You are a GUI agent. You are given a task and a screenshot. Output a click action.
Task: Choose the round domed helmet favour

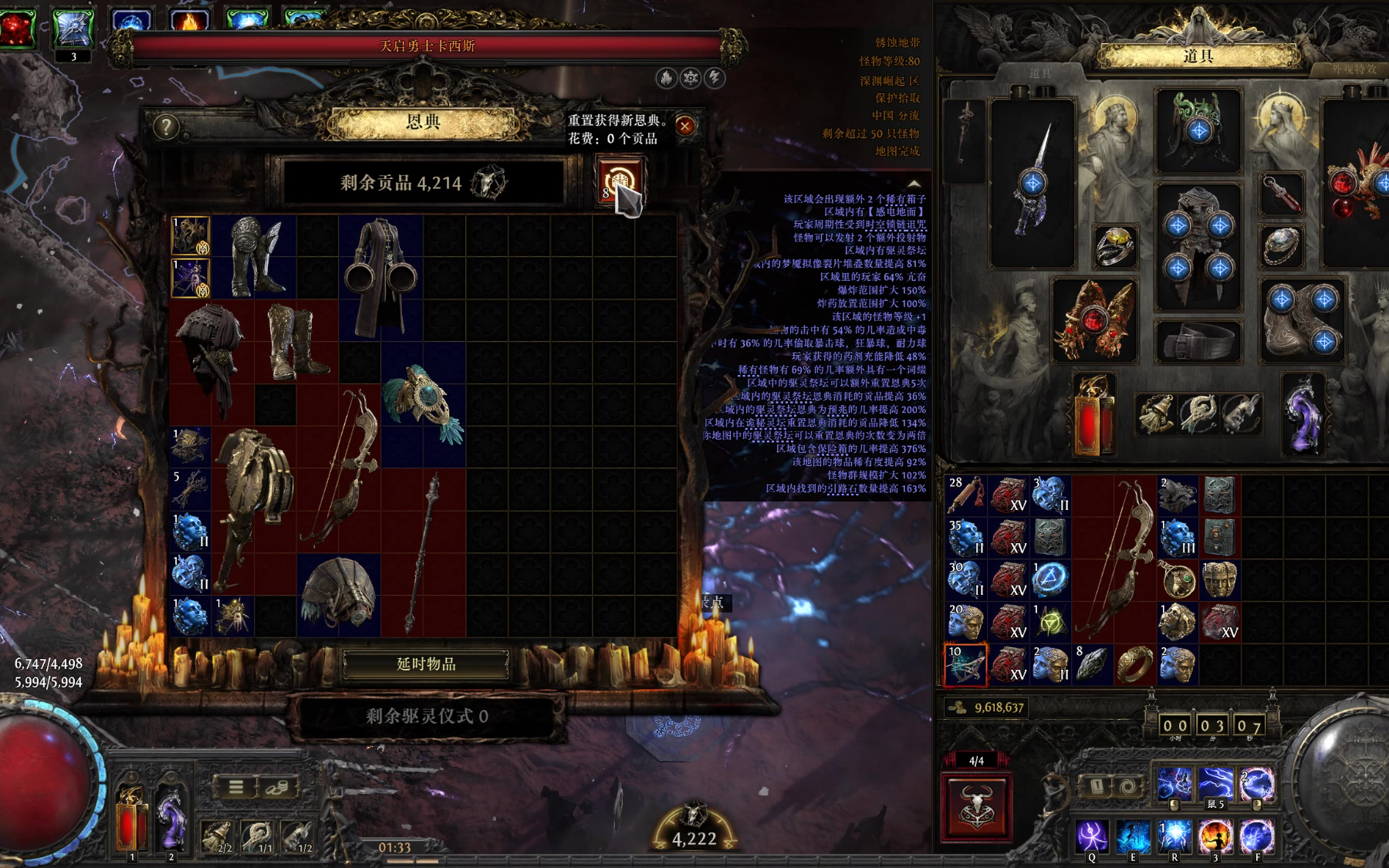click(339, 594)
